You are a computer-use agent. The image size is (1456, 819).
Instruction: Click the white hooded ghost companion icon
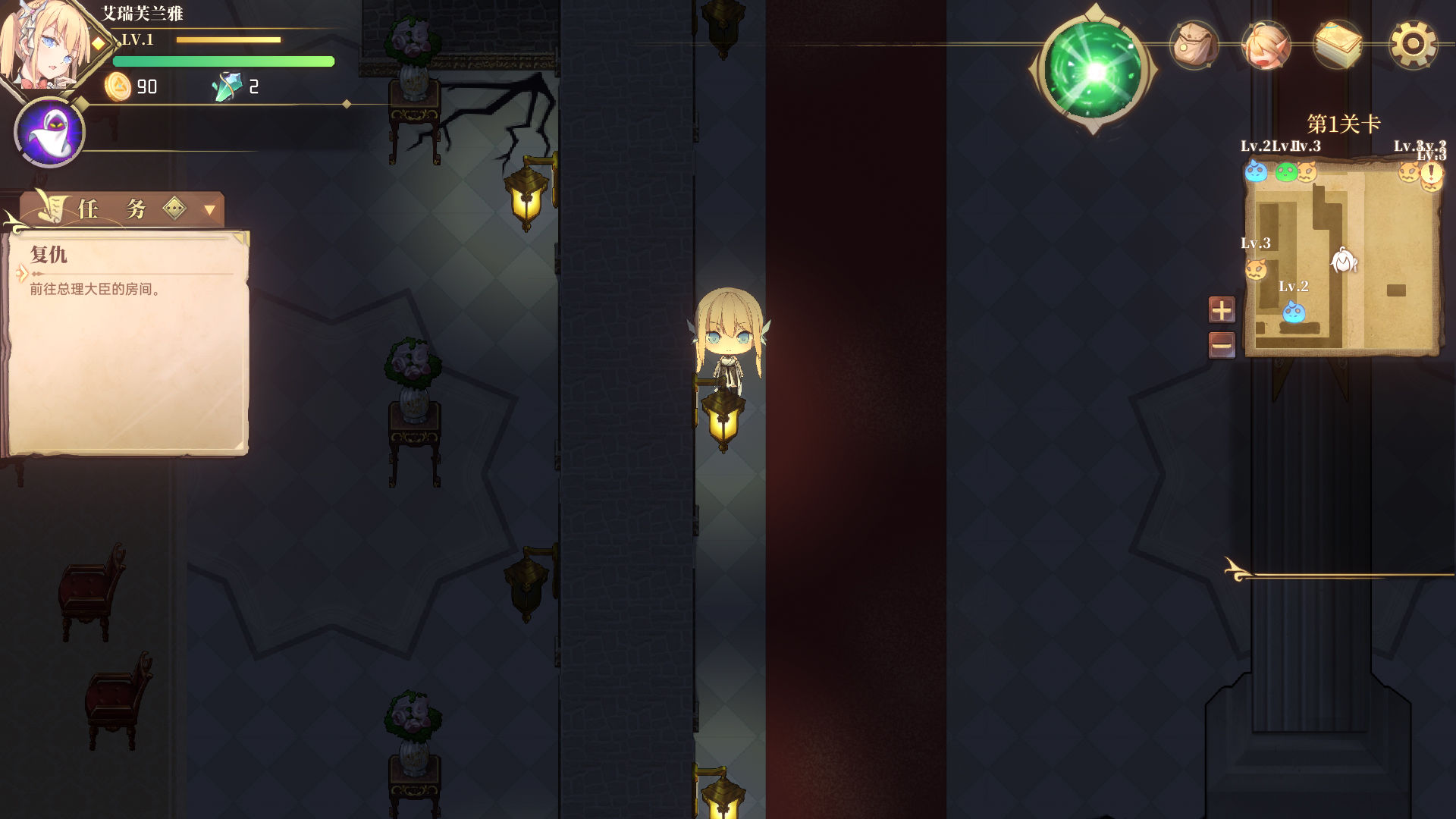click(49, 132)
